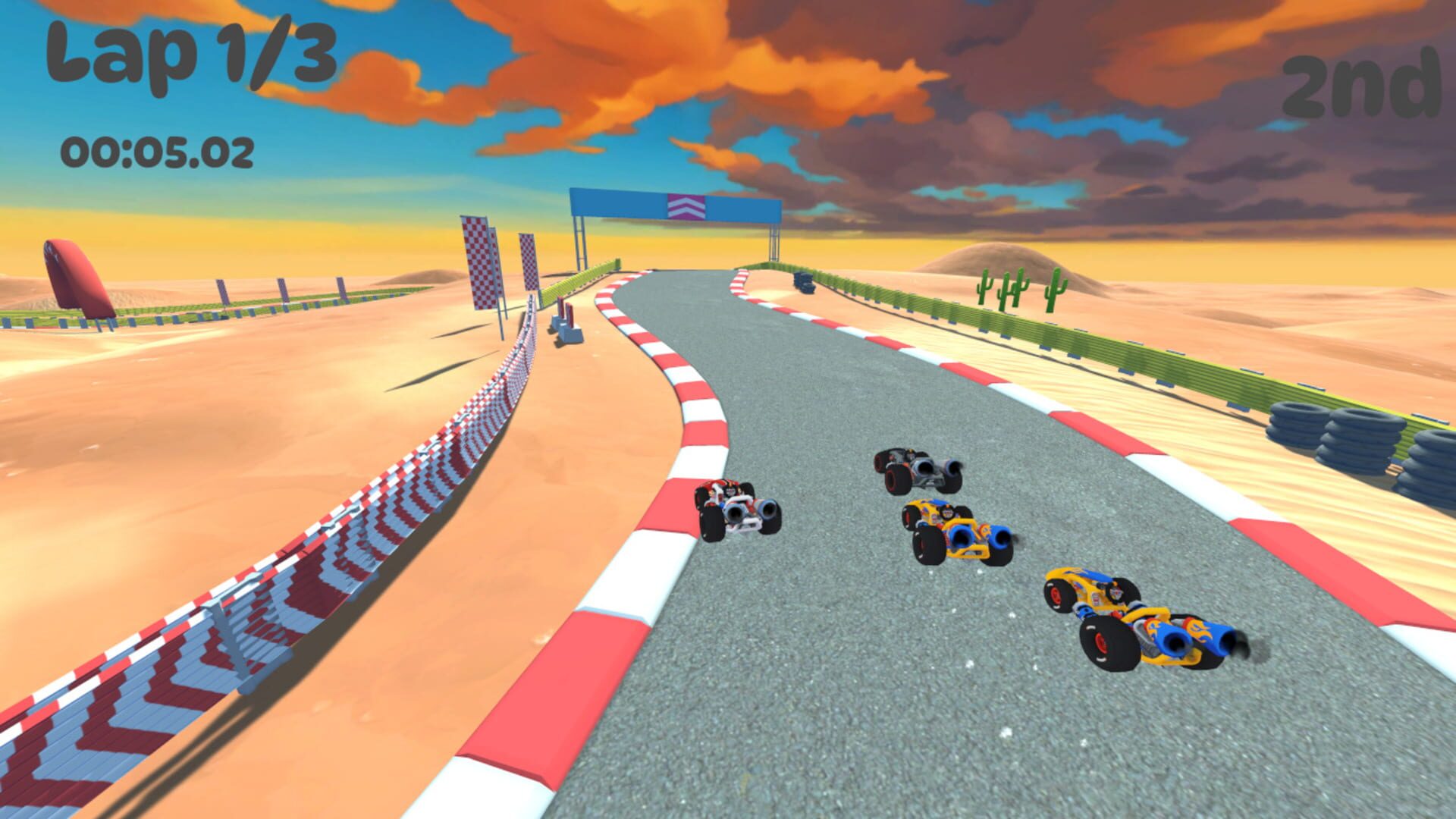This screenshot has height=819, width=1456.
Task: Click the purple chevron sign on the banner
Action: tap(686, 207)
